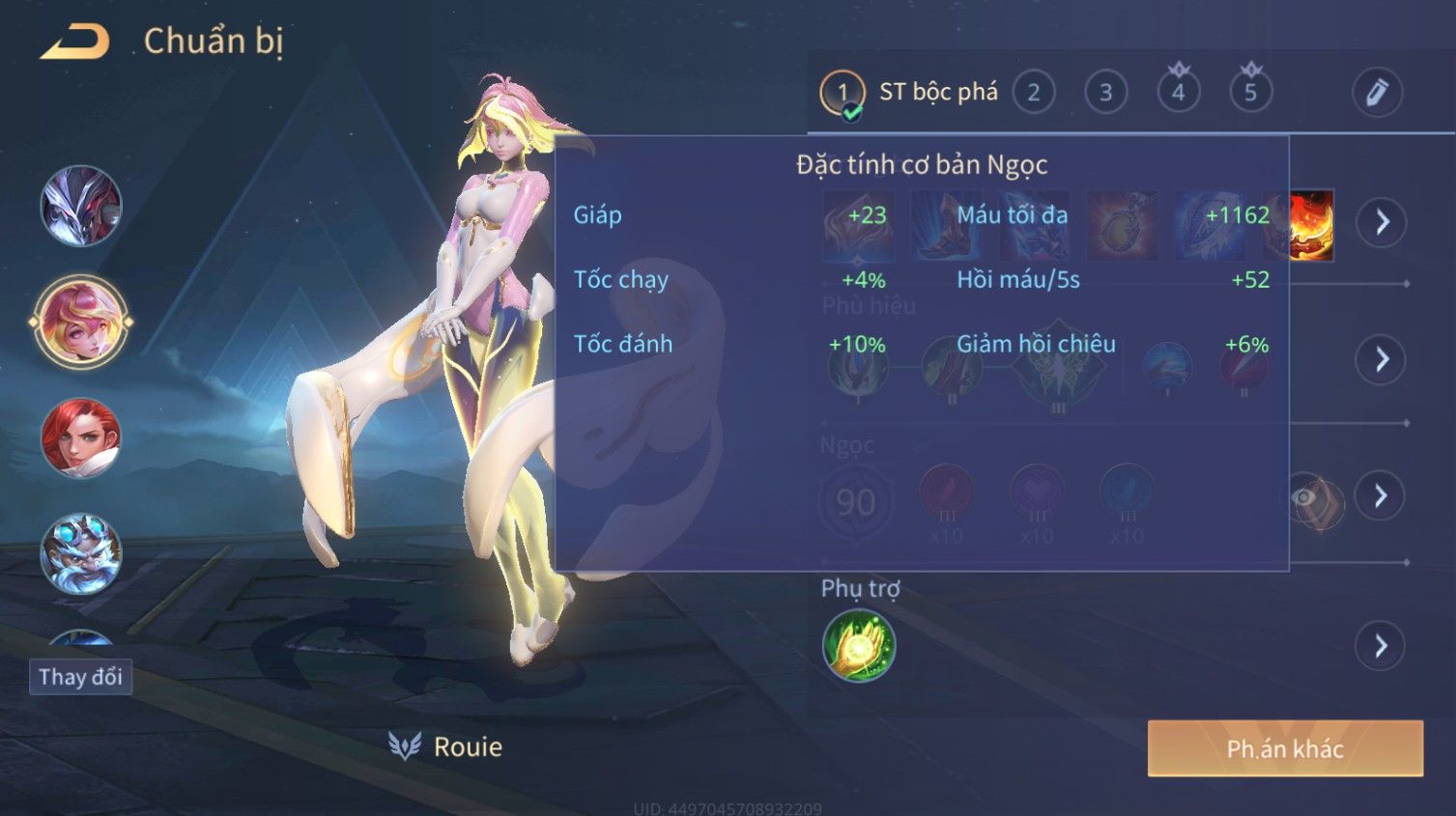The width and height of the screenshot is (1456, 816).
Task: Open the Ngọc row arrow
Action: click(x=1382, y=496)
